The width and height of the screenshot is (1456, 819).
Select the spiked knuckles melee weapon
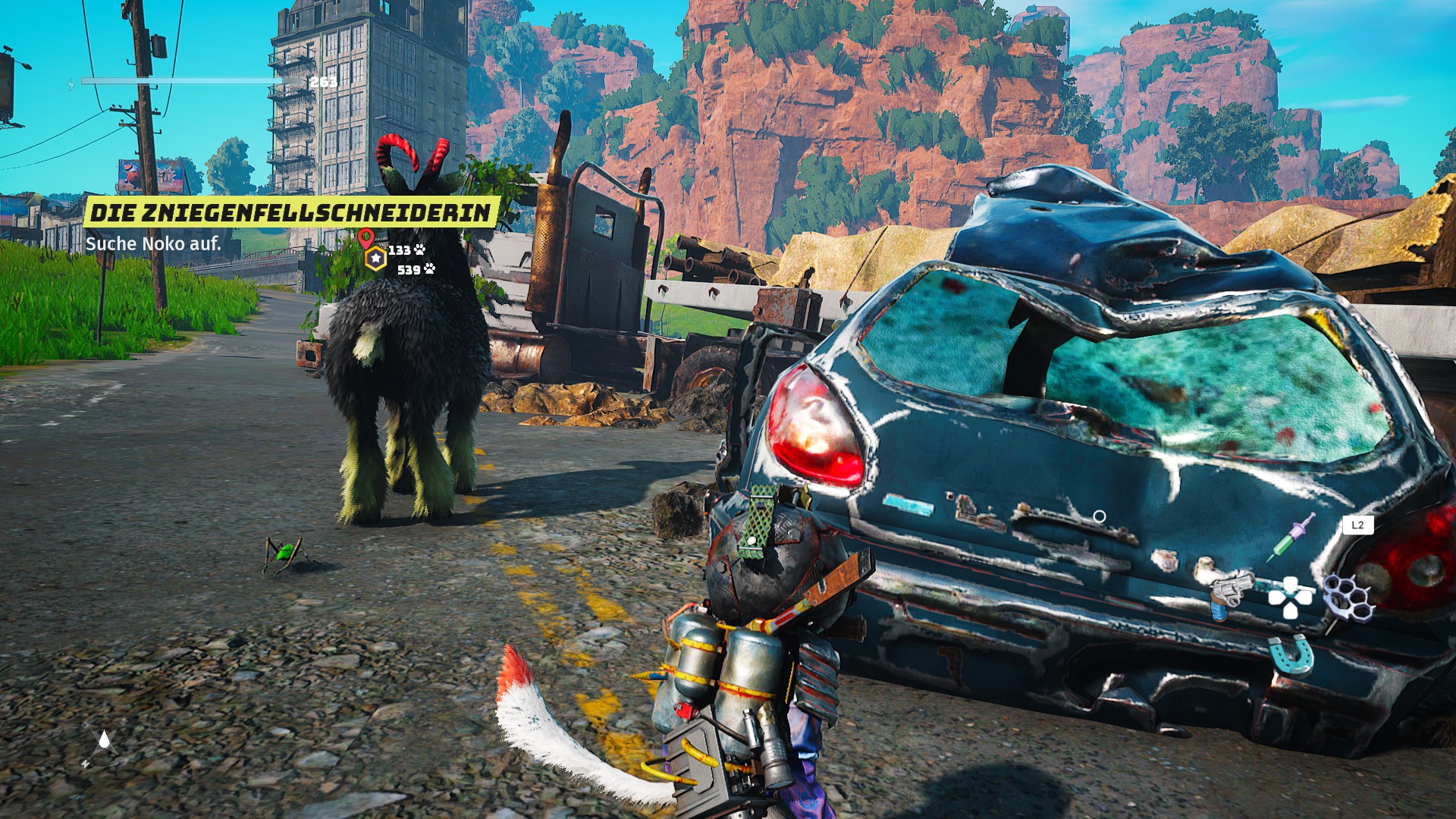tap(1349, 597)
